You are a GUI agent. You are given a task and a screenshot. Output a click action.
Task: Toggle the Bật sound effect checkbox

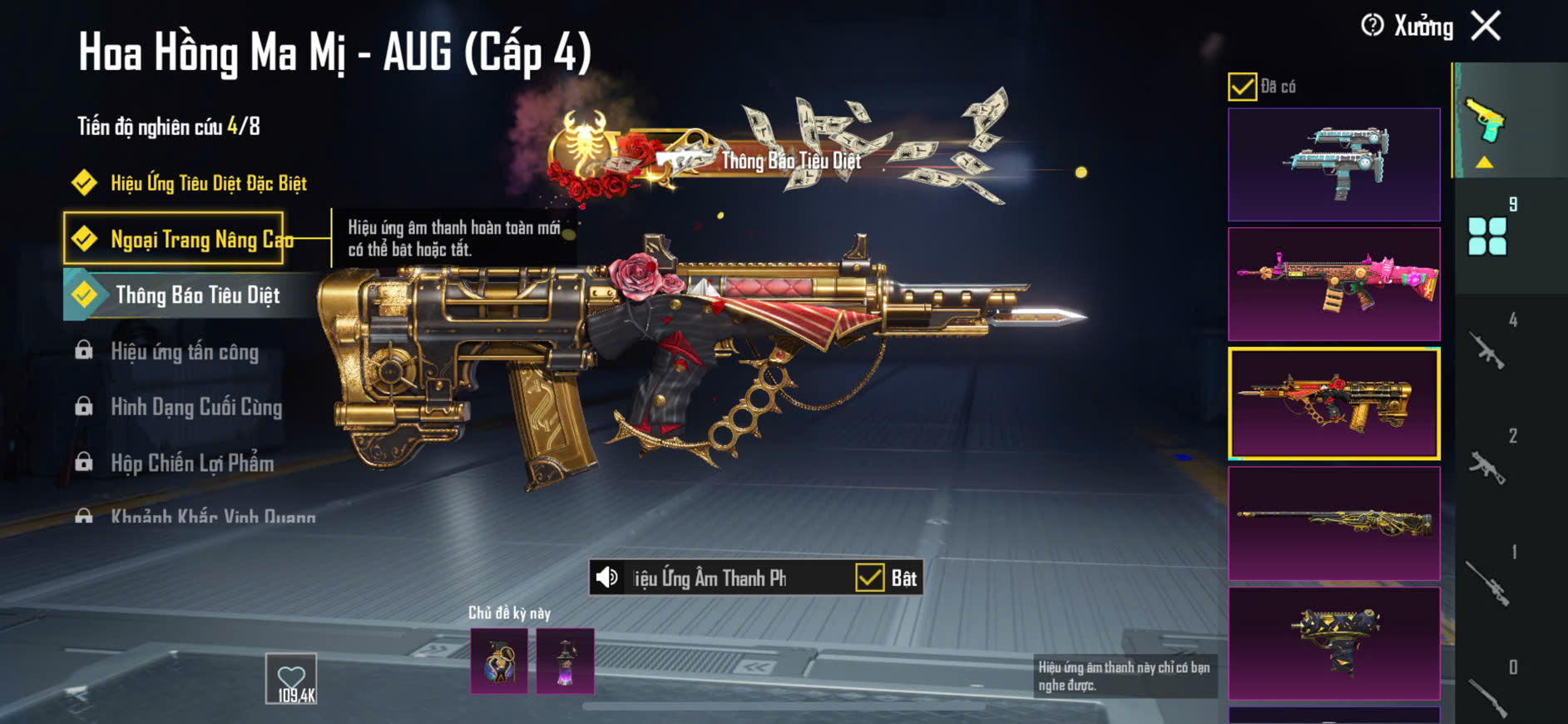tap(870, 578)
